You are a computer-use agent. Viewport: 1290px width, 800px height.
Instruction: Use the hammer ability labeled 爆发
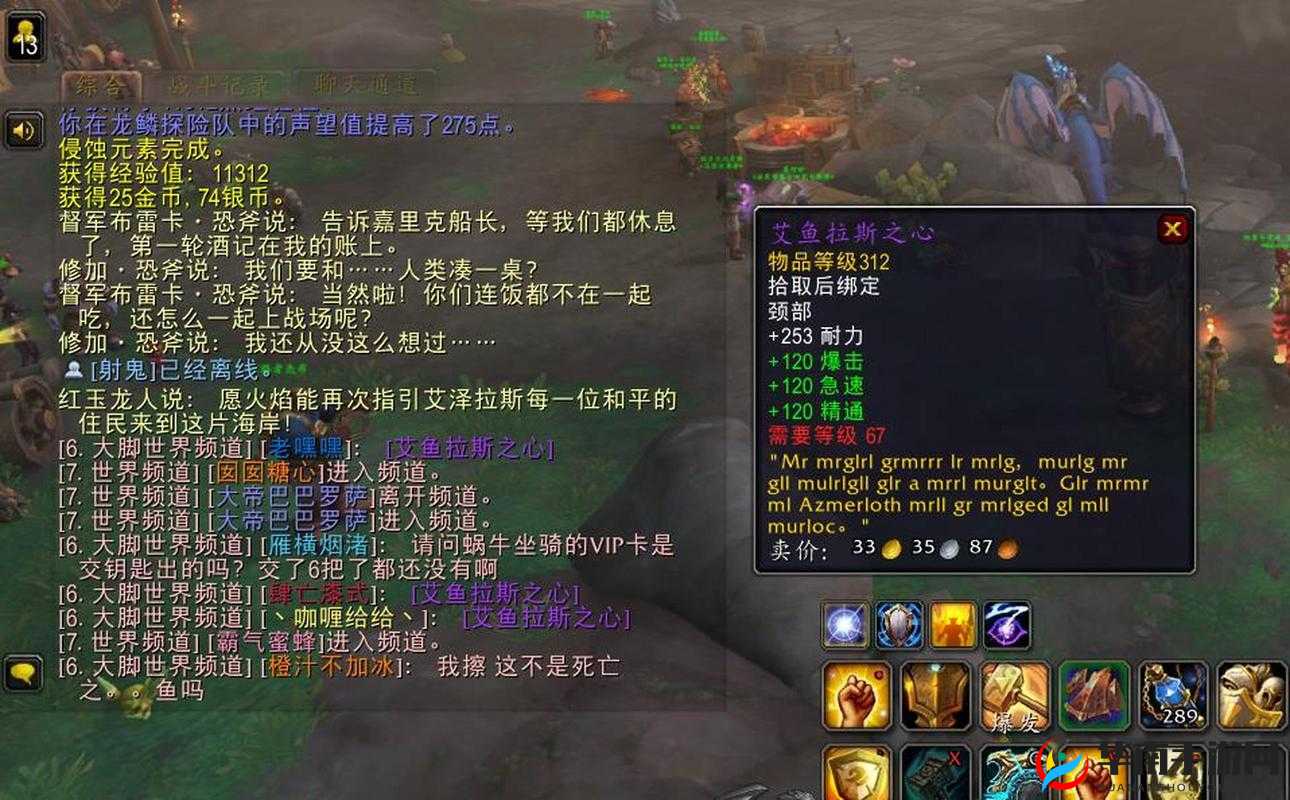pyautogui.click(x=1013, y=699)
